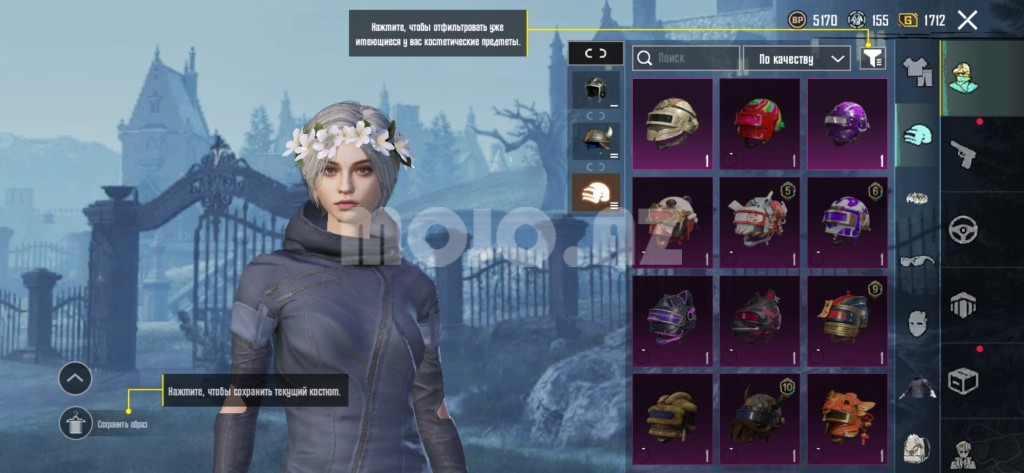Select the red and green striped helmet

click(759, 124)
